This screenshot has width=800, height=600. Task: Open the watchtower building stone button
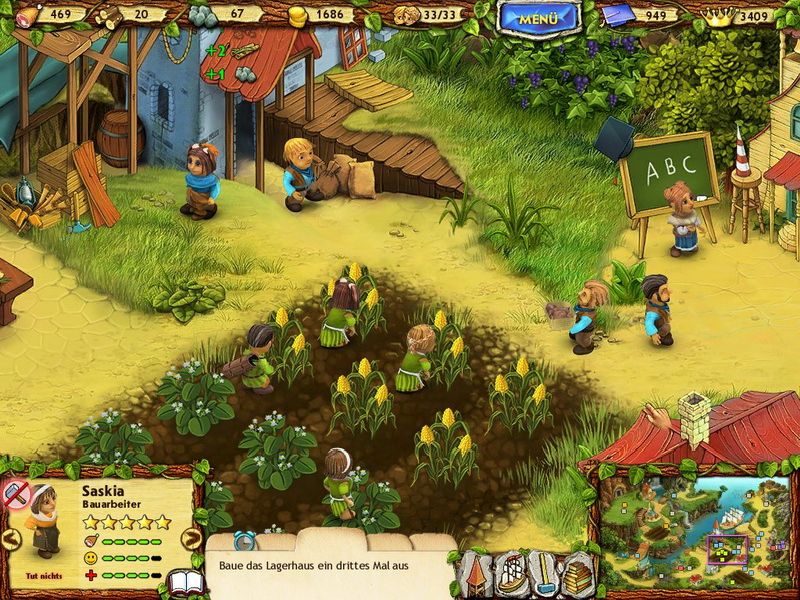coord(477,575)
